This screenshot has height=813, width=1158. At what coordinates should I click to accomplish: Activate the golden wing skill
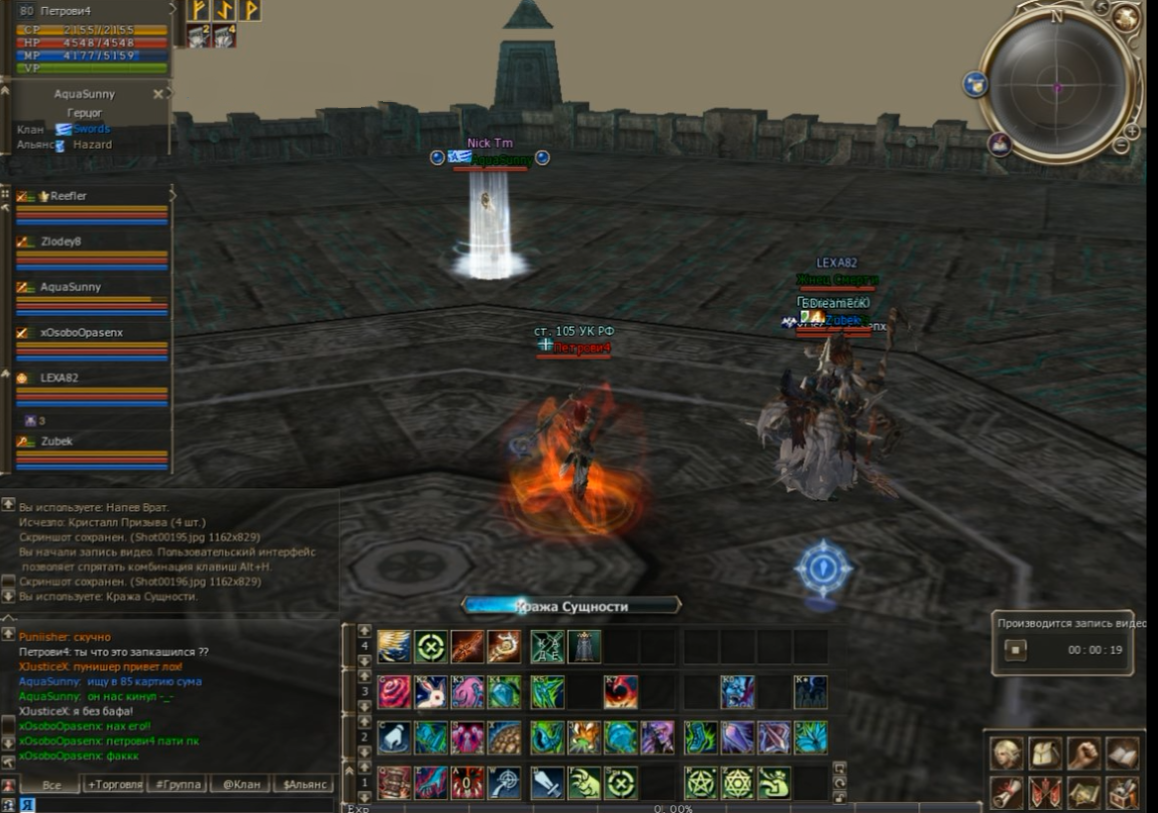click(x=394, y=647)
